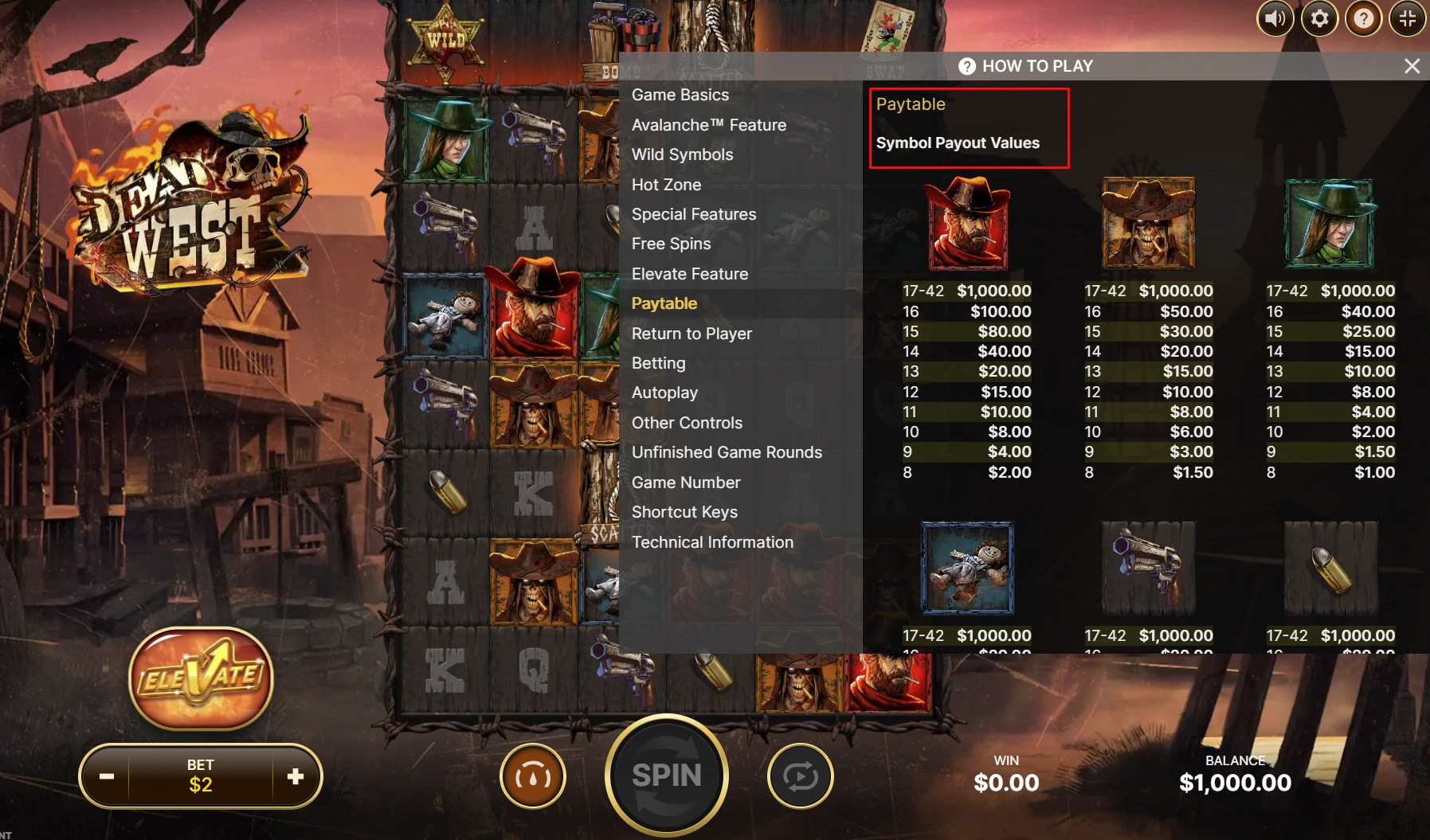The width and height of the screenshot is (1430, 840).
Task: Open the Game Basics help section
Action: 680,95
